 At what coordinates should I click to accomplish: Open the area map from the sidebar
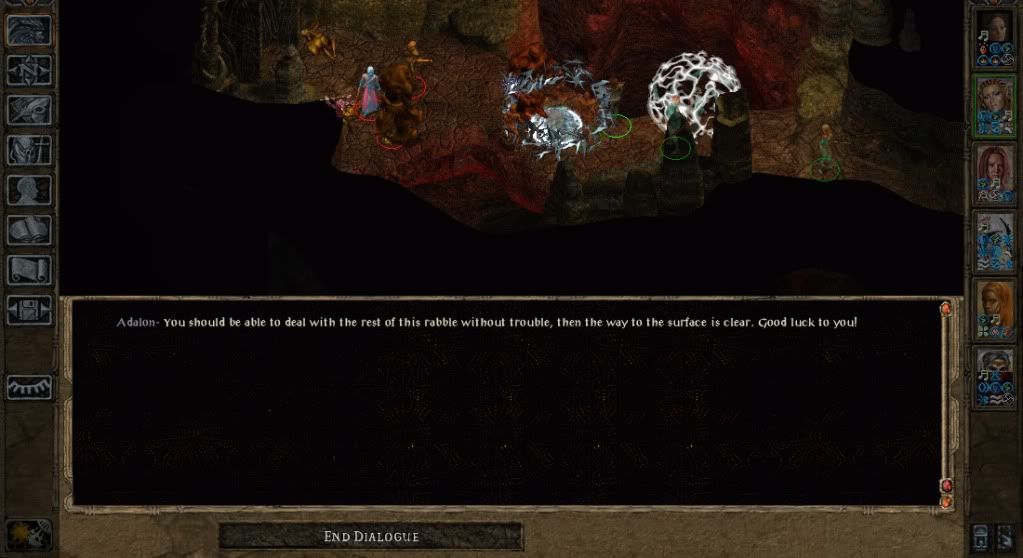coord(29,70)
